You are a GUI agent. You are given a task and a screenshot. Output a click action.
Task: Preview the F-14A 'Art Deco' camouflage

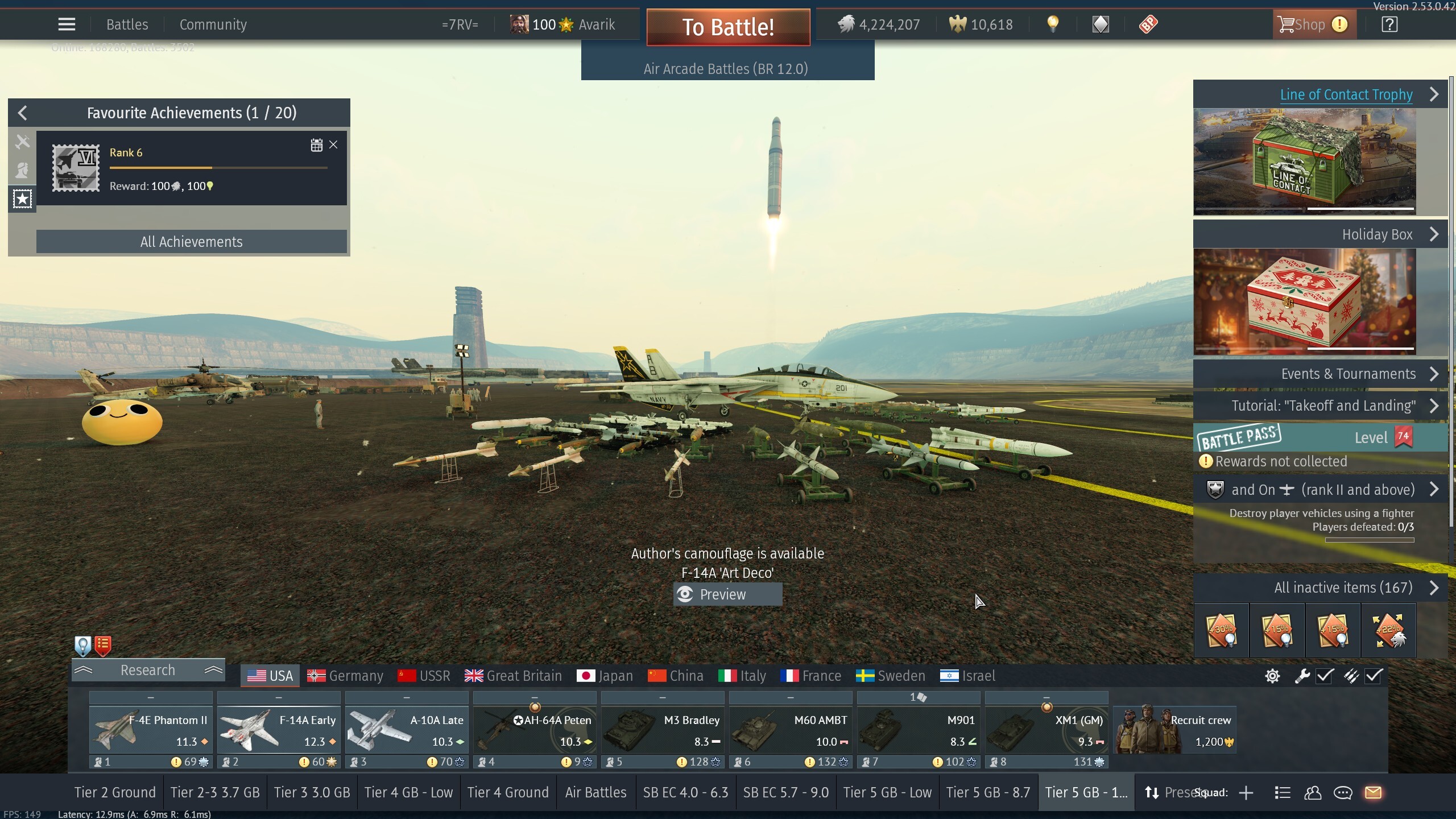click(x=727, y=594)
